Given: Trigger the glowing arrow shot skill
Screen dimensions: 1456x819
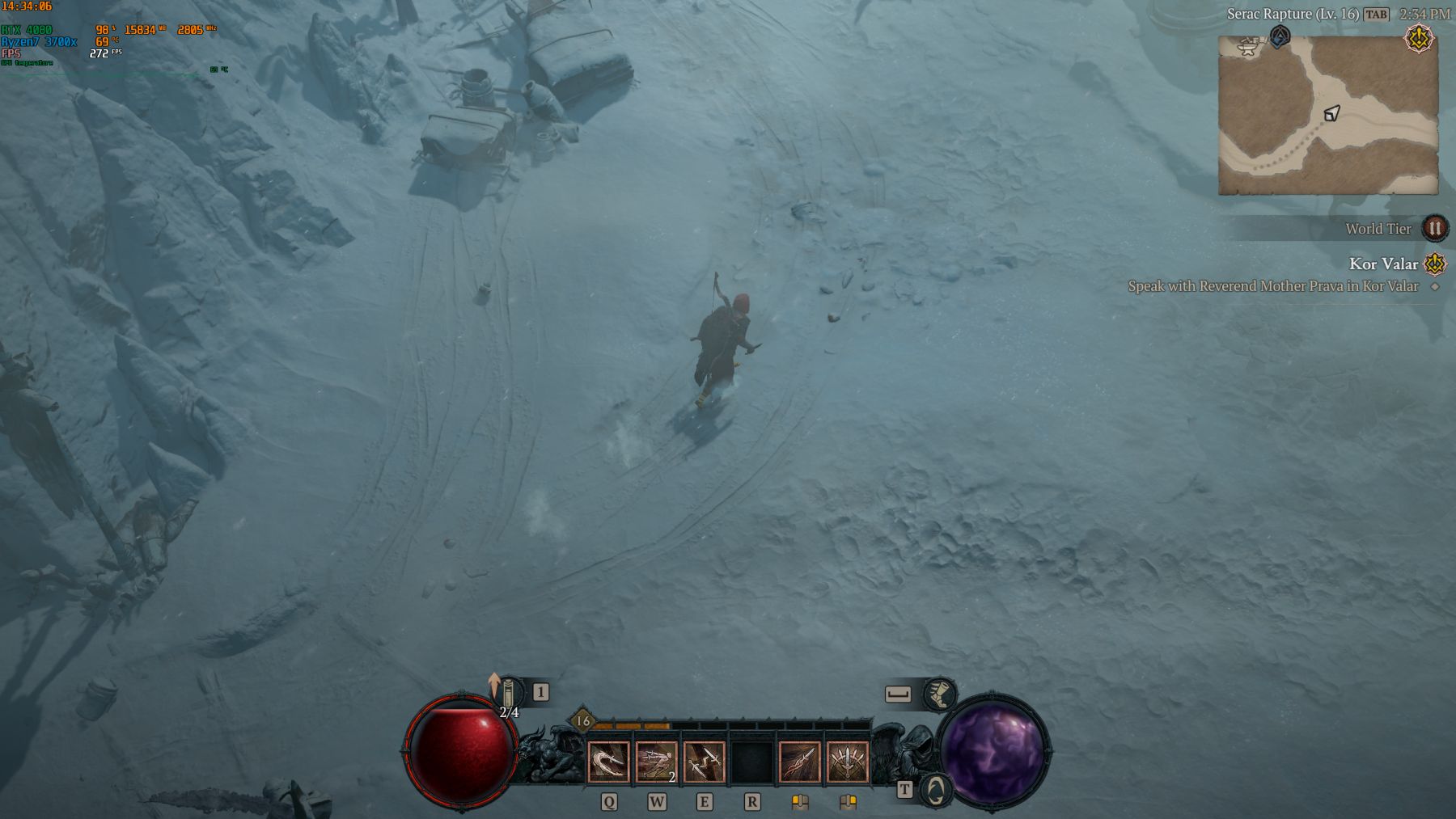Looking at the screenshot, I should 800,762.
